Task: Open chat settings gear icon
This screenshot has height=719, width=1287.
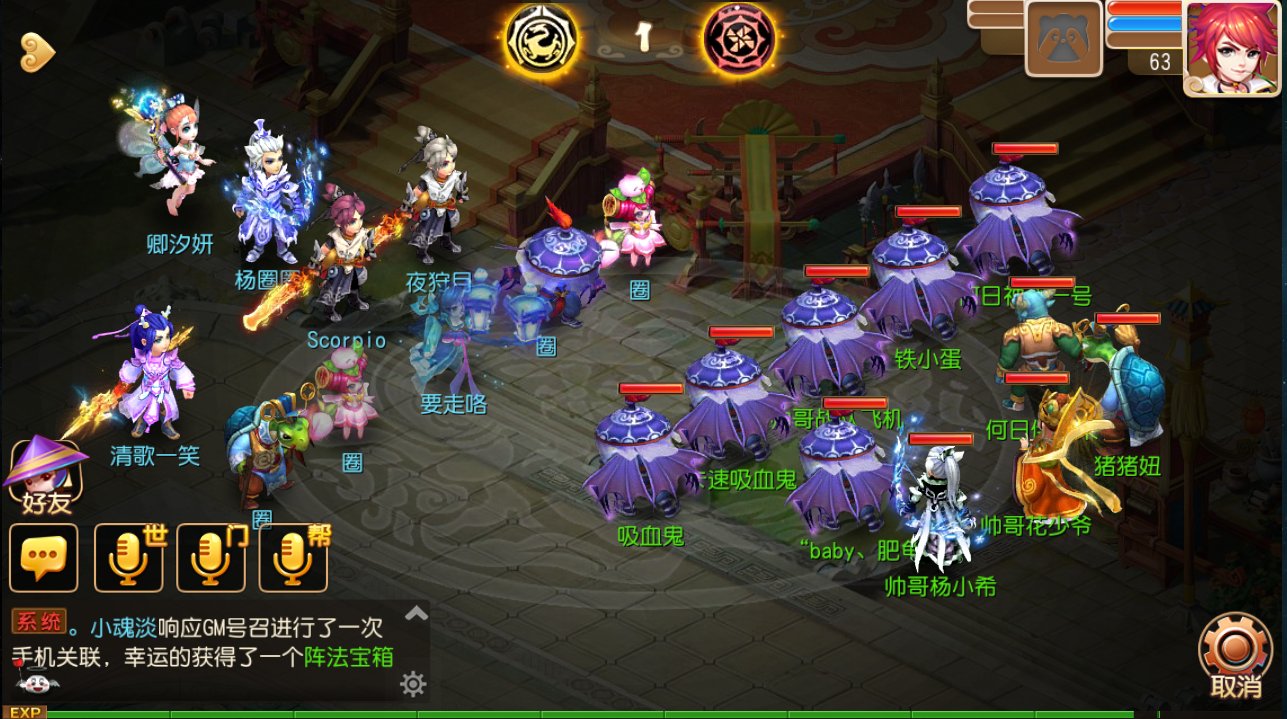Action: (x=413, y=684)
